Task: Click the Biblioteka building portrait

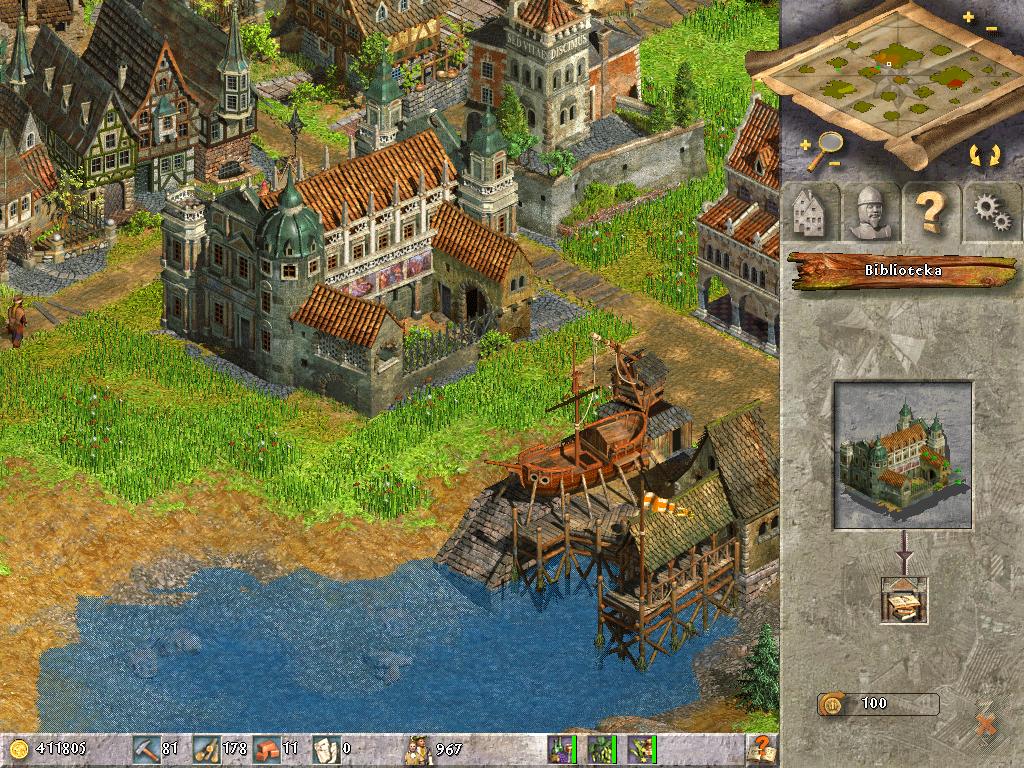Action: (x=903, y=454)
